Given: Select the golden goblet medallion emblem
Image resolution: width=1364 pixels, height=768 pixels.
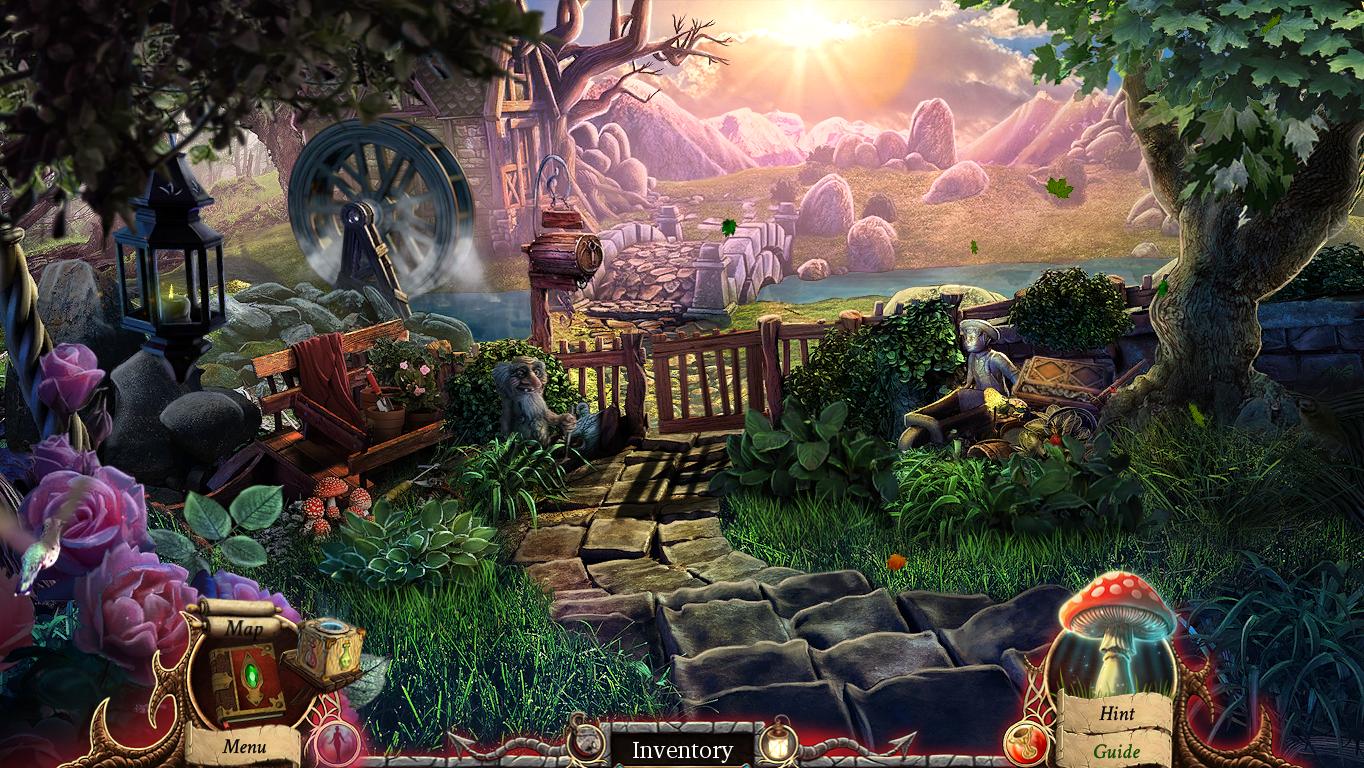Looking at the screenshot, I should pyautogui.click(x=1026, y=744).
